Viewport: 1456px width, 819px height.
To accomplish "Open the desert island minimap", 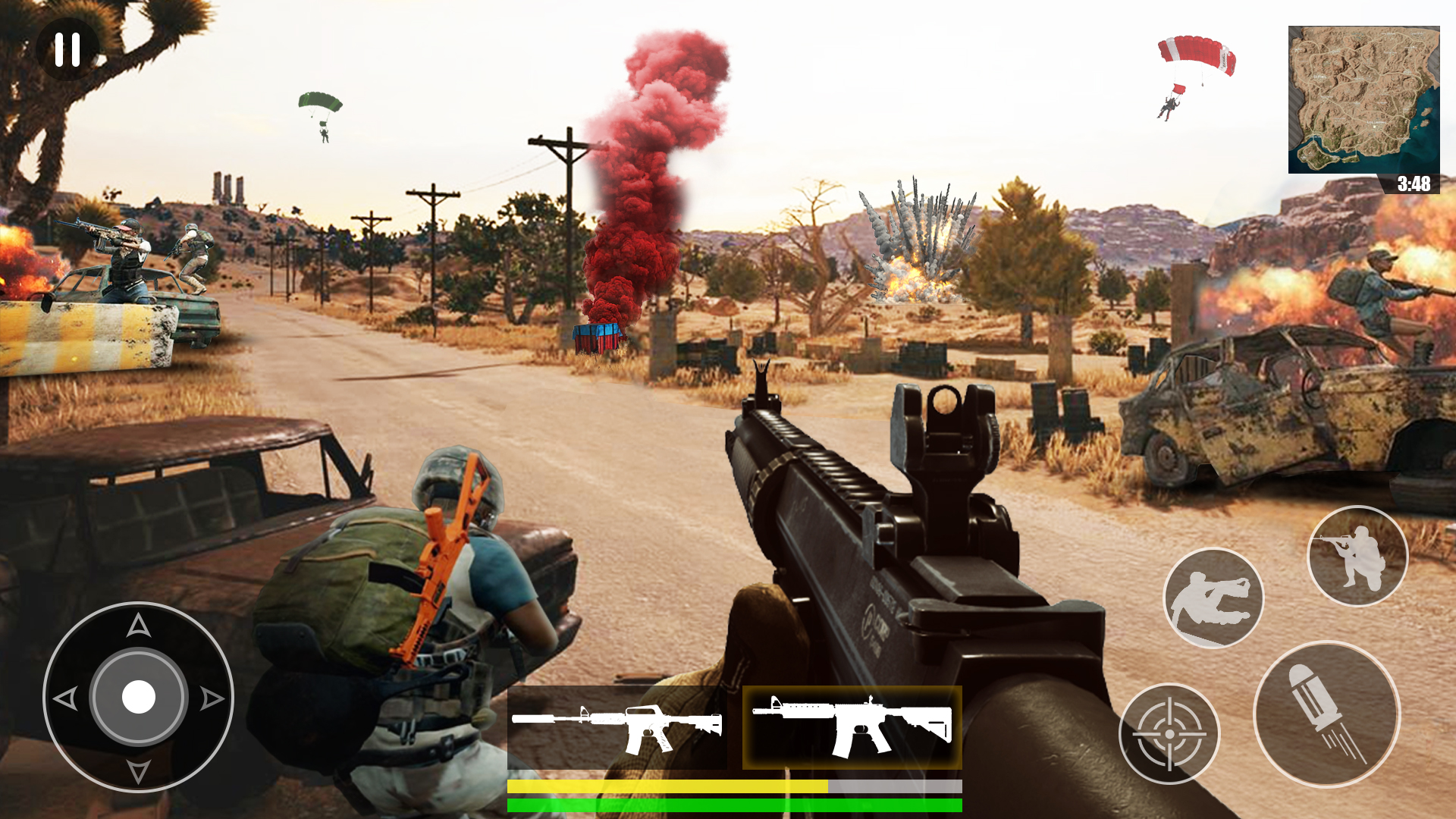I will pyautogui.click(x=1363, y=100).
